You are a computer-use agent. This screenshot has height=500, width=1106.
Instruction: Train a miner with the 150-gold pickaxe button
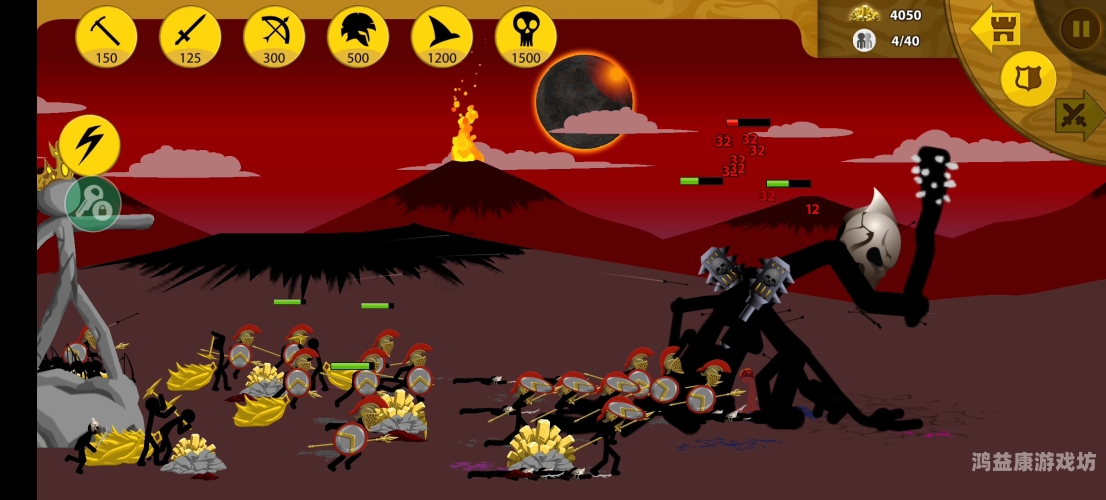106,36
